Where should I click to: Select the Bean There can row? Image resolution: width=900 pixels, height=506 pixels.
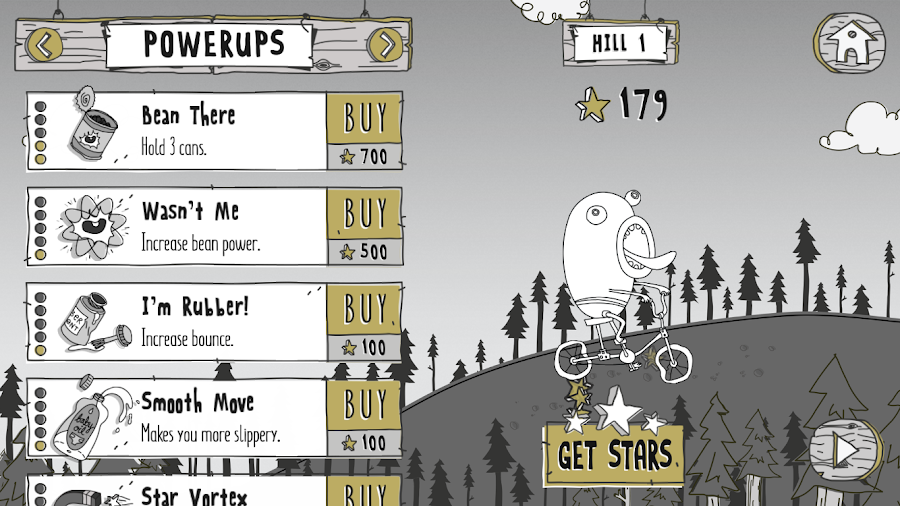178,131
